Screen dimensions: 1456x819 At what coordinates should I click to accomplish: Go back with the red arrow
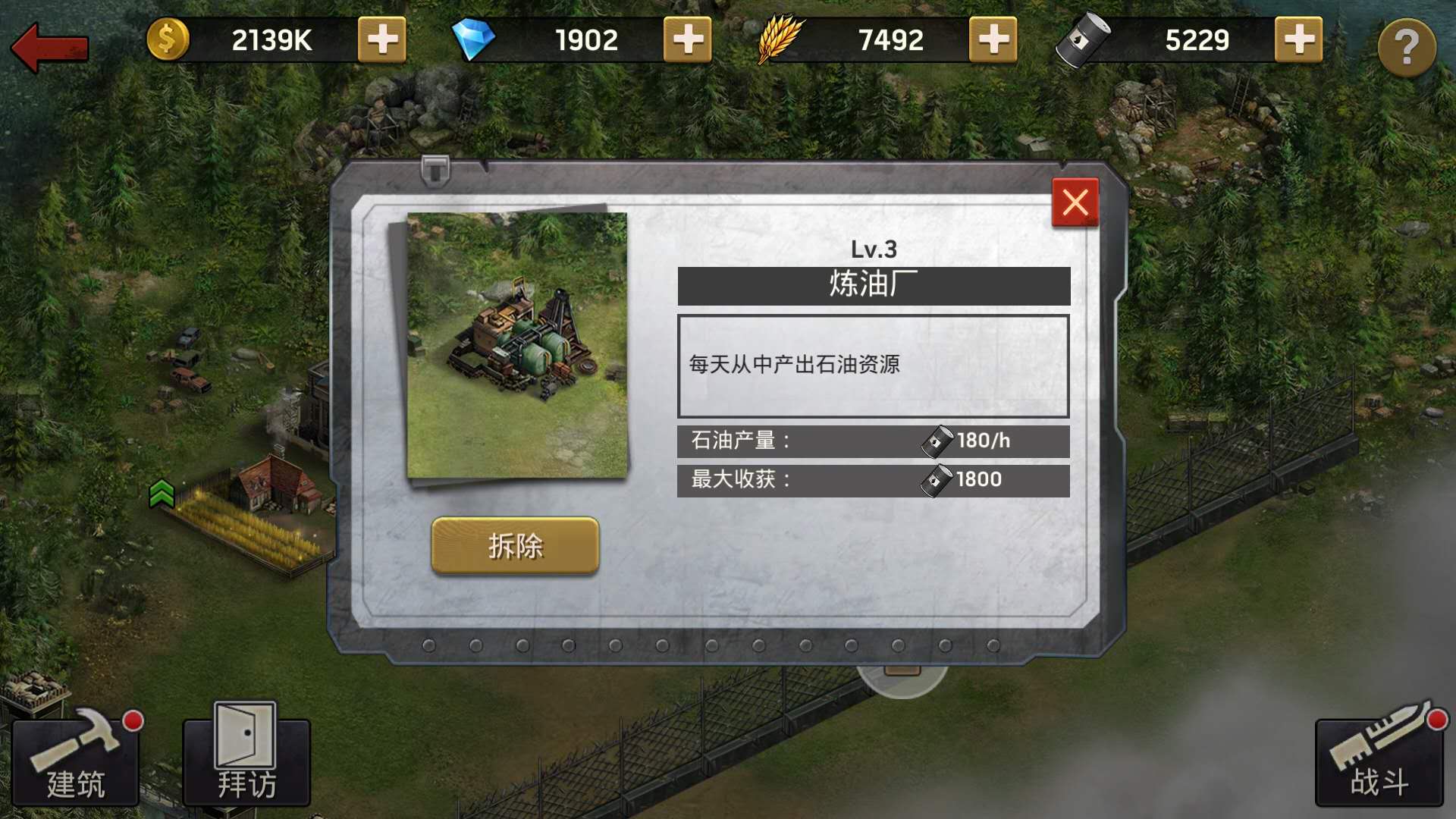pyautogui.click(x=50, y=47)
